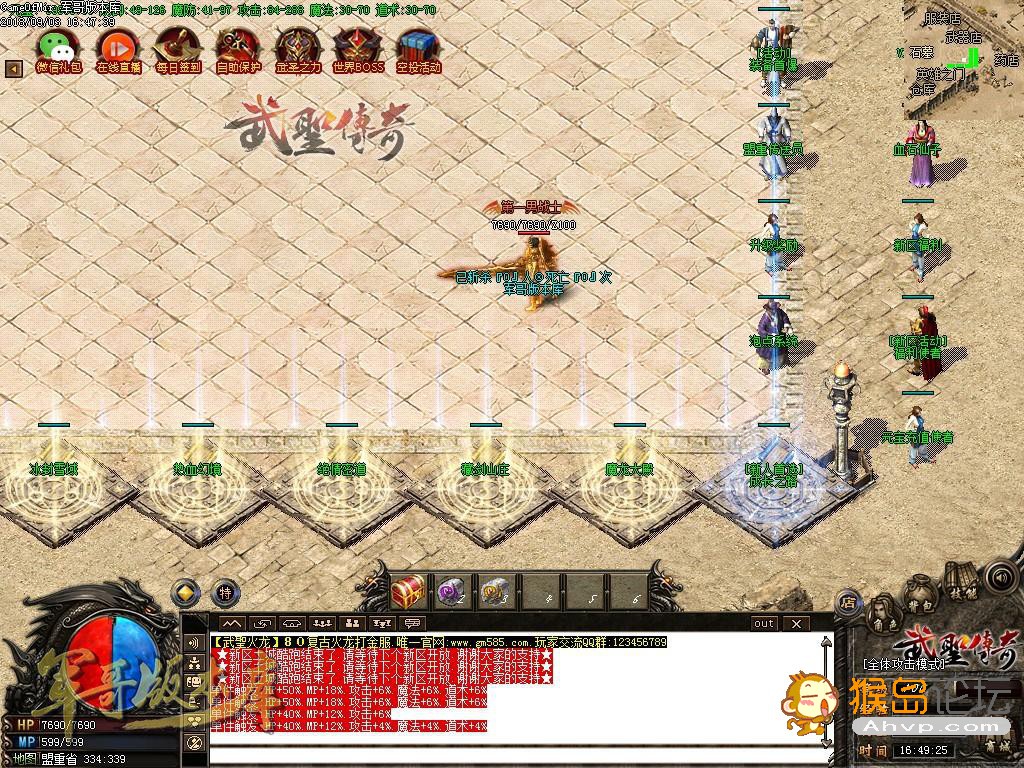Use the purple scroll in hotbar slot 2
This screenshot has width=1024, height=768.
451,590
